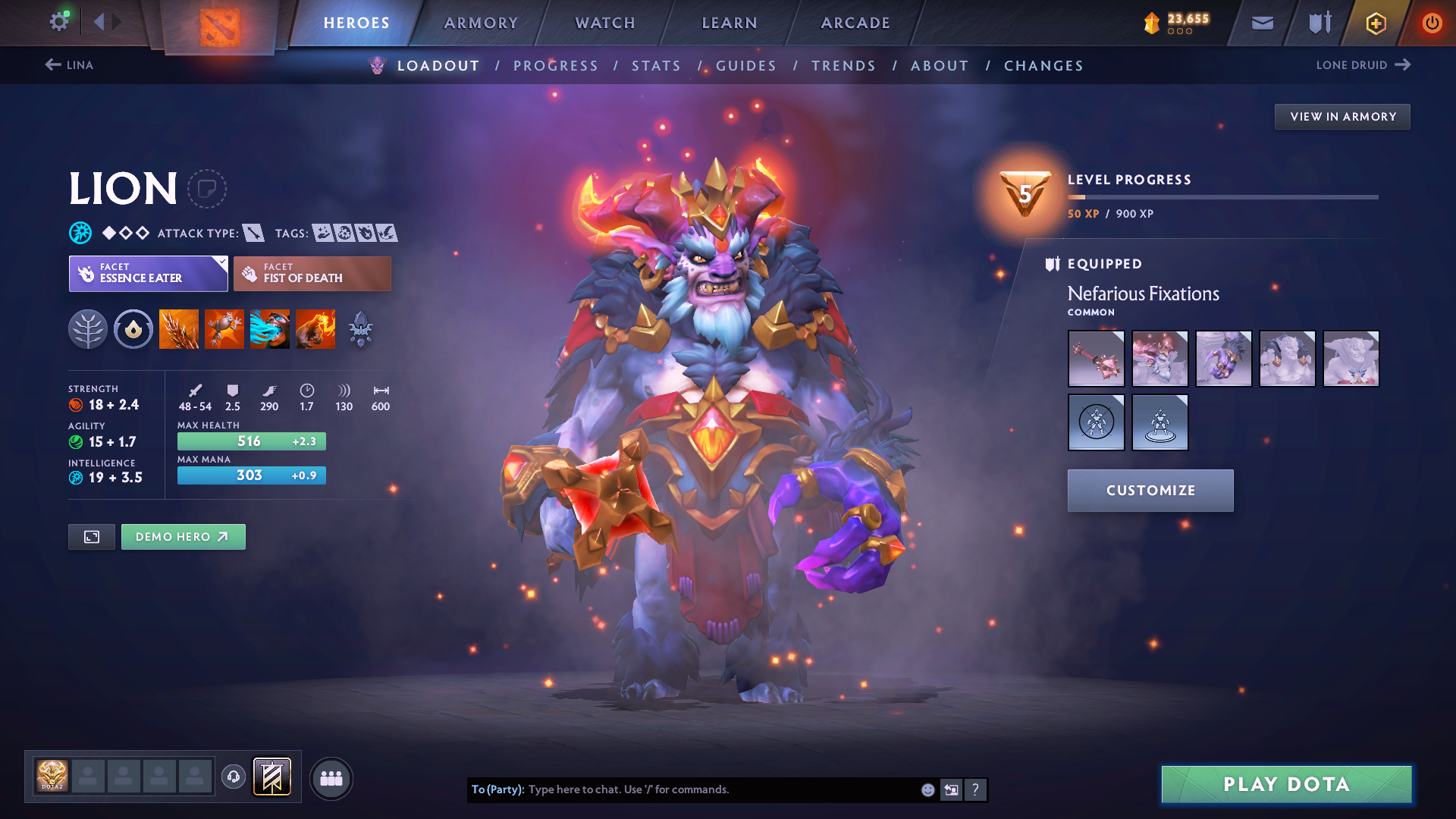Select the Essence Eater facet
The width and height of the screenshot is (1456, 819).
(148, 274)
